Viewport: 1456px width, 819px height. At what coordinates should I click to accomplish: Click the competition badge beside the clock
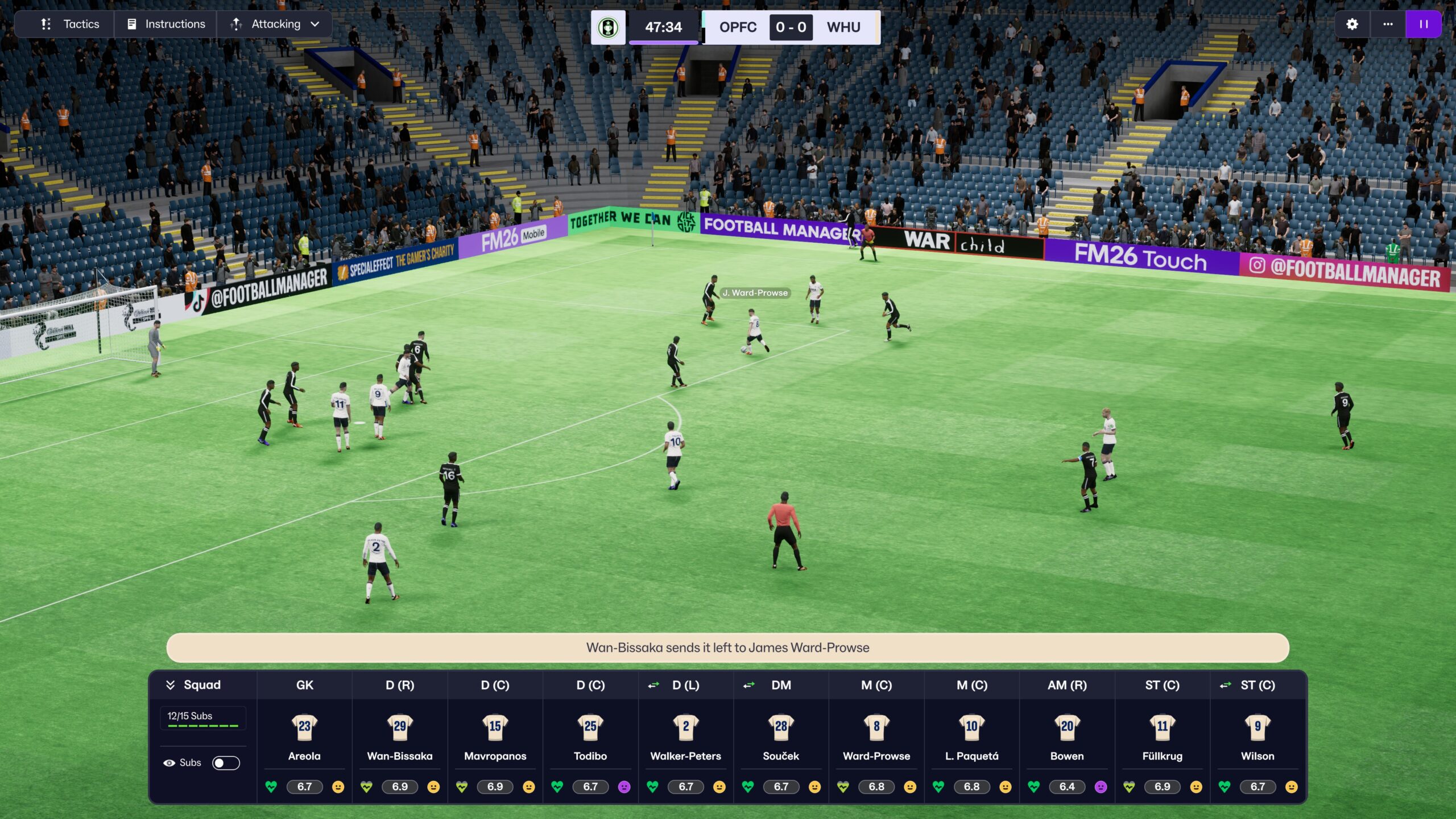[608, 27]
